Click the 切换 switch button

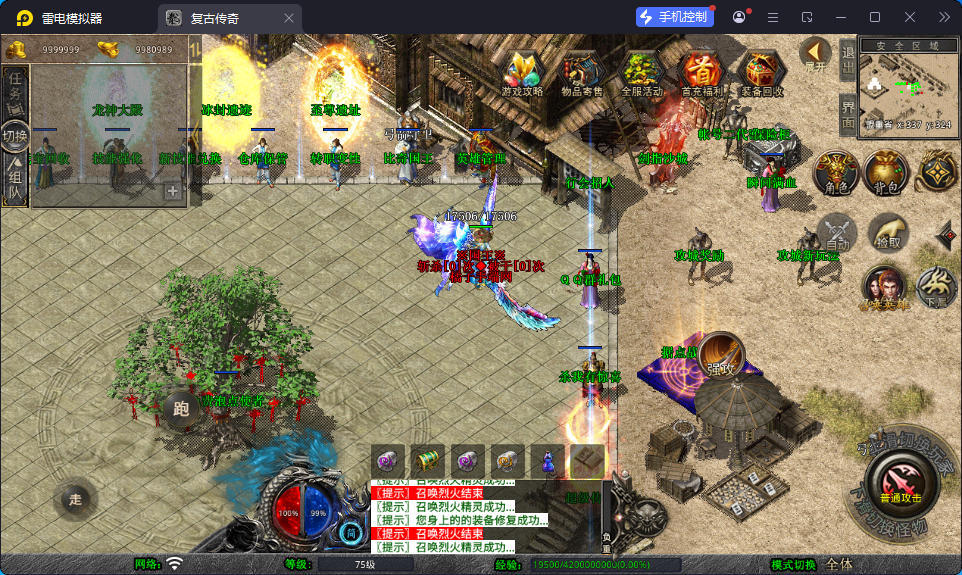click(x=15, y=135)
